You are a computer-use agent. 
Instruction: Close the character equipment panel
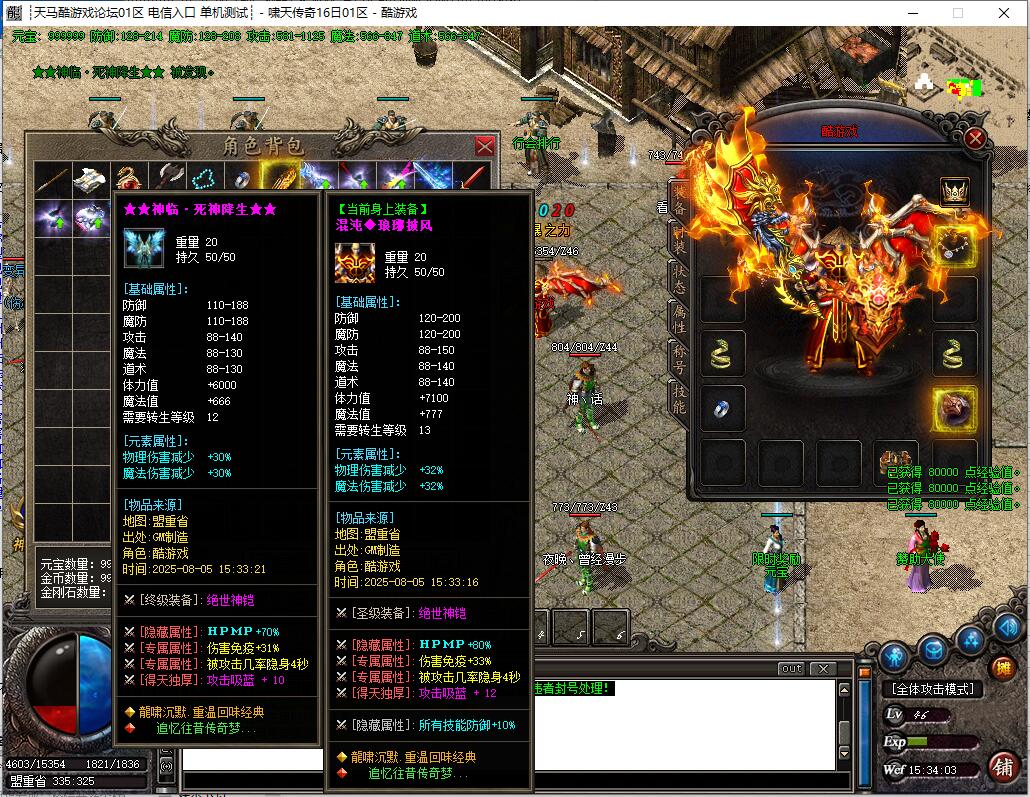point(976,139)
